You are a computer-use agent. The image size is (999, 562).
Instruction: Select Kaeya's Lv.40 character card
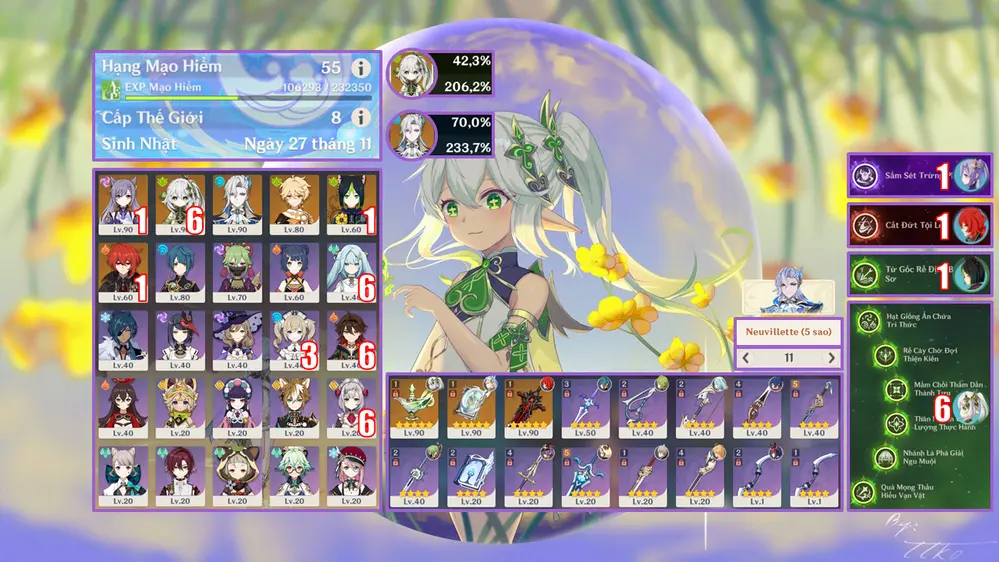(x=123, y=337)
